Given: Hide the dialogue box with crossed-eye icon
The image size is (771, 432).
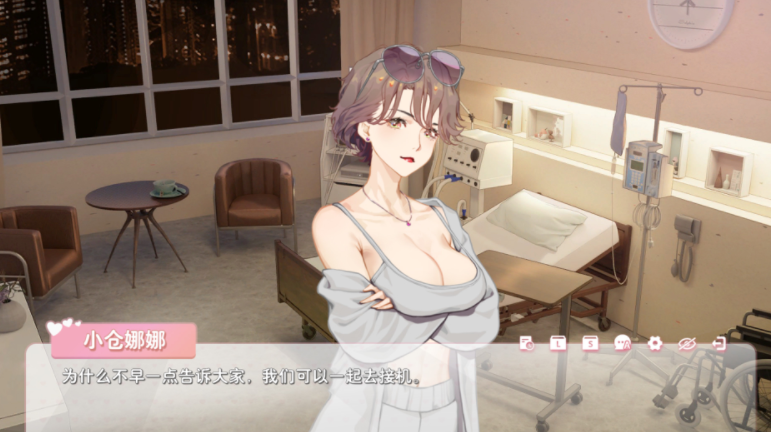Looking at the screenshot, I should [687, 344].
